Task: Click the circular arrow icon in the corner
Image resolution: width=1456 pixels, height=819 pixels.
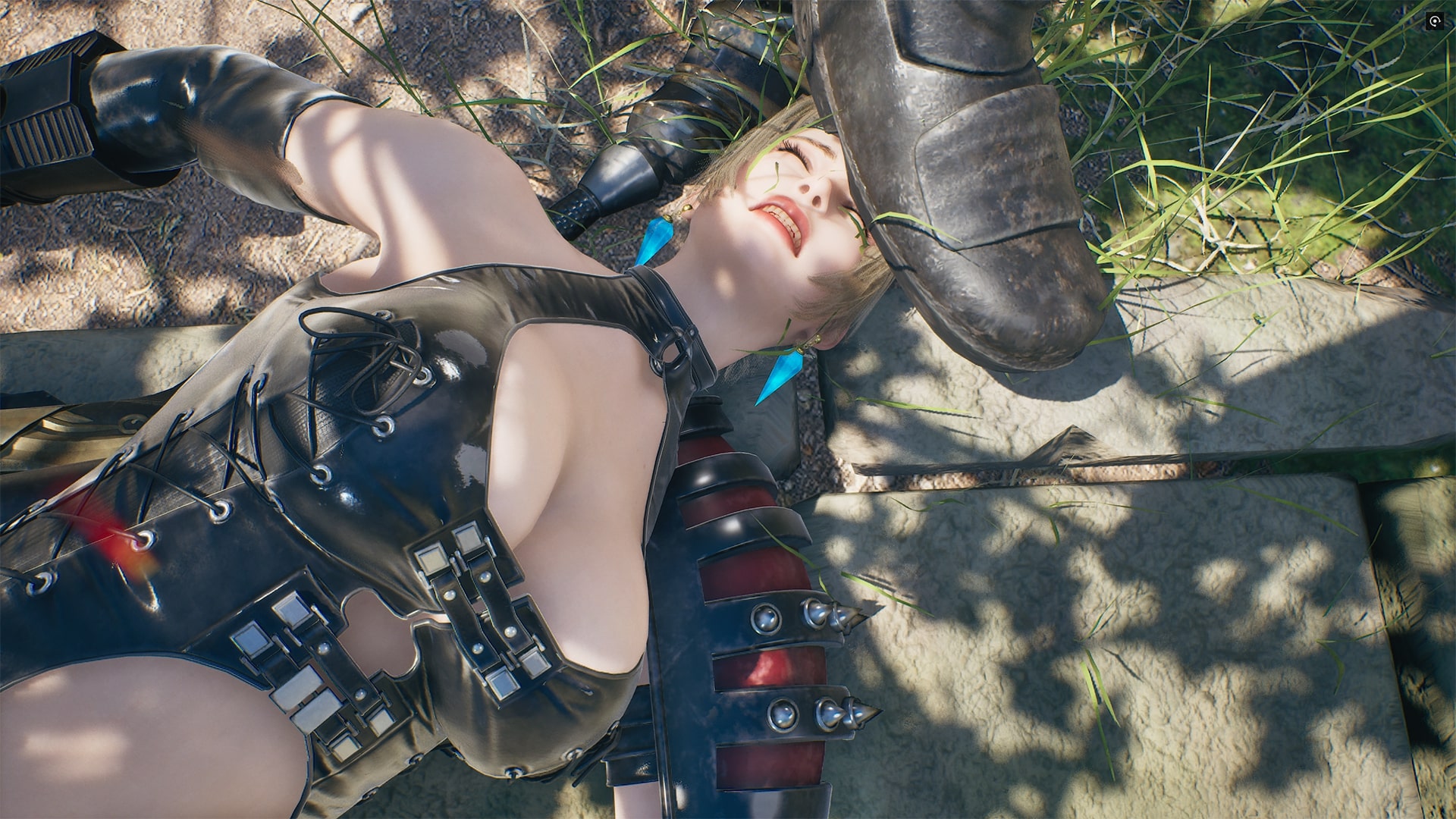Action: coord(1434,22)
